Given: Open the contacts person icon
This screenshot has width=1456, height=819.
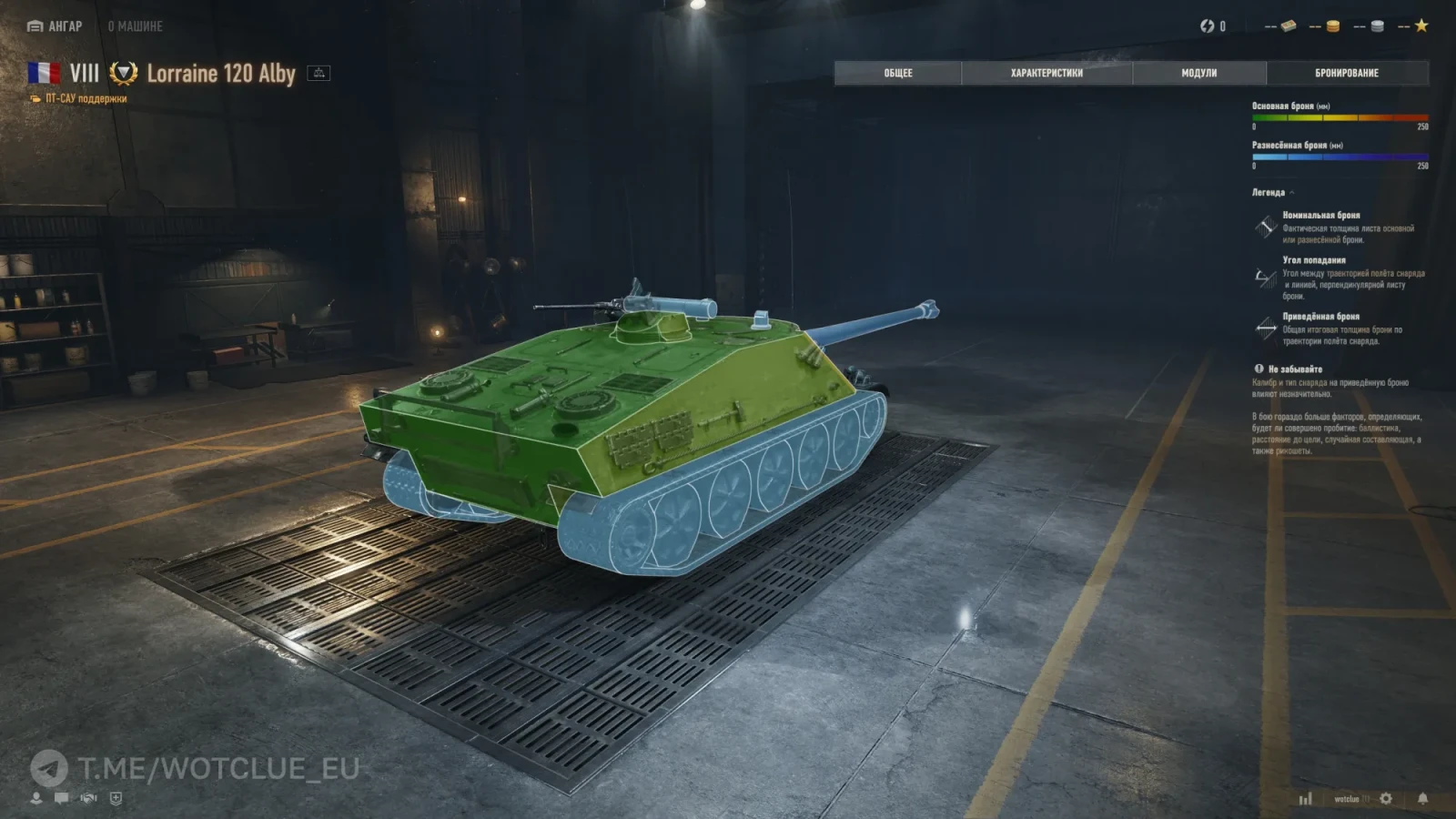Looking at the screenshot, I should tap(36, 798).
